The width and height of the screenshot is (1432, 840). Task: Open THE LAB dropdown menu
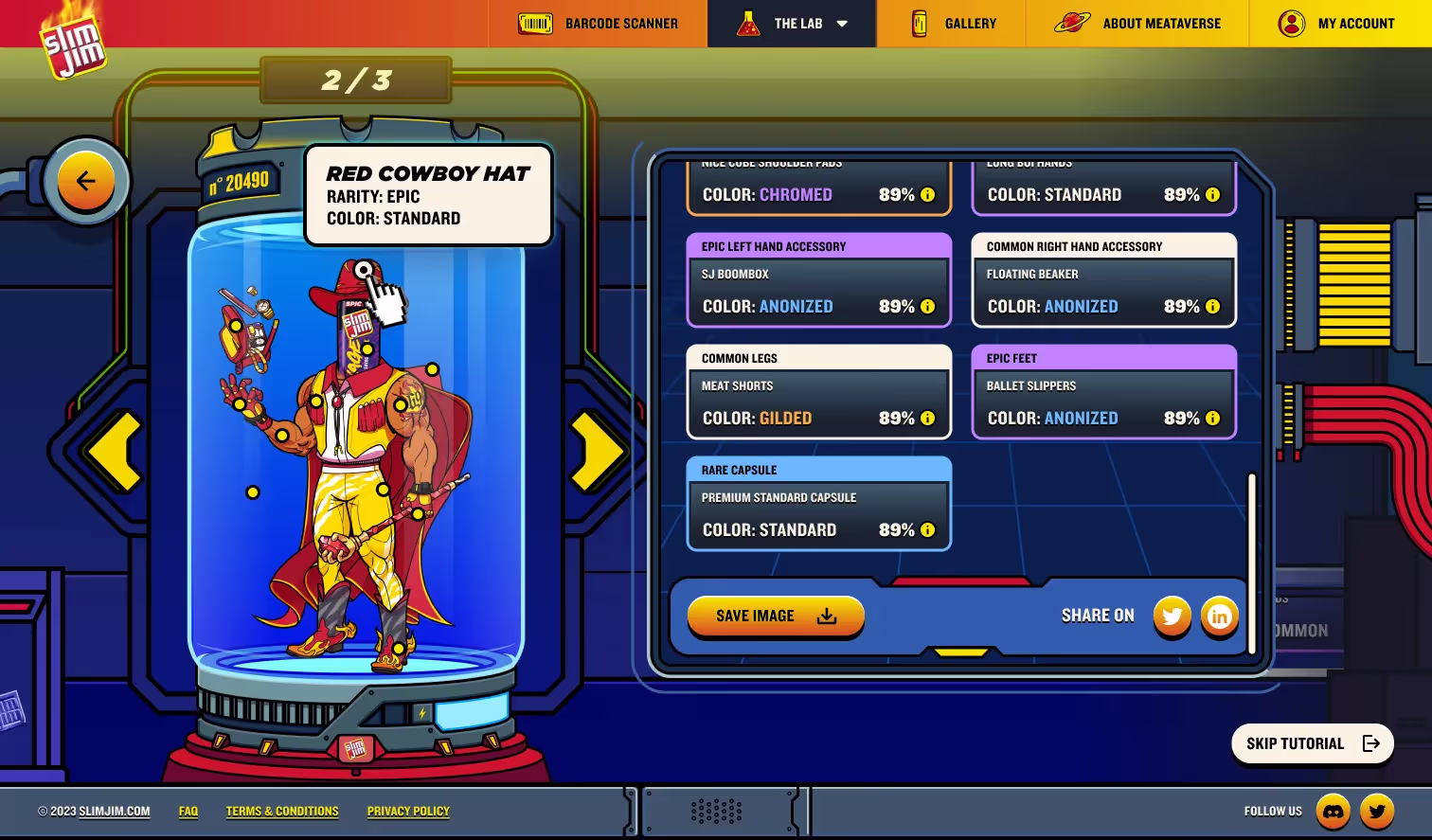(x=843, y=23)
